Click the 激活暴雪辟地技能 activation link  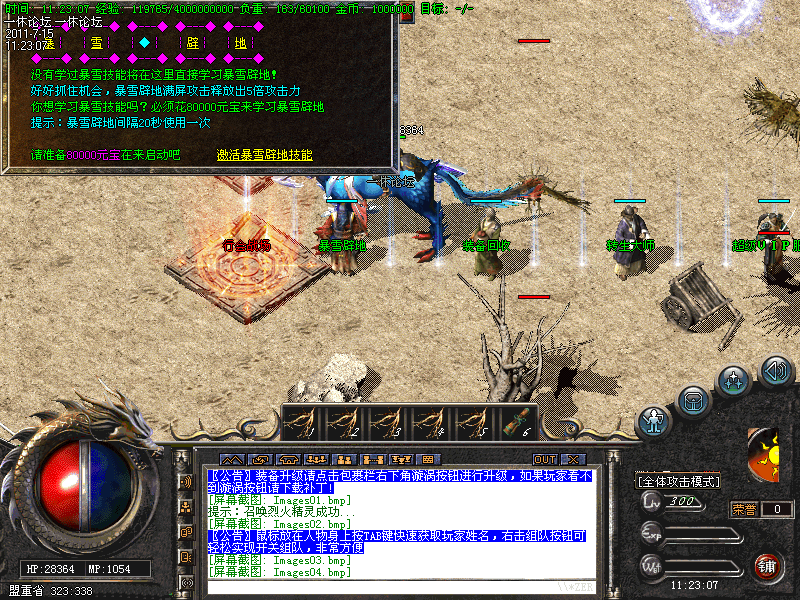[x=265, y=155]
